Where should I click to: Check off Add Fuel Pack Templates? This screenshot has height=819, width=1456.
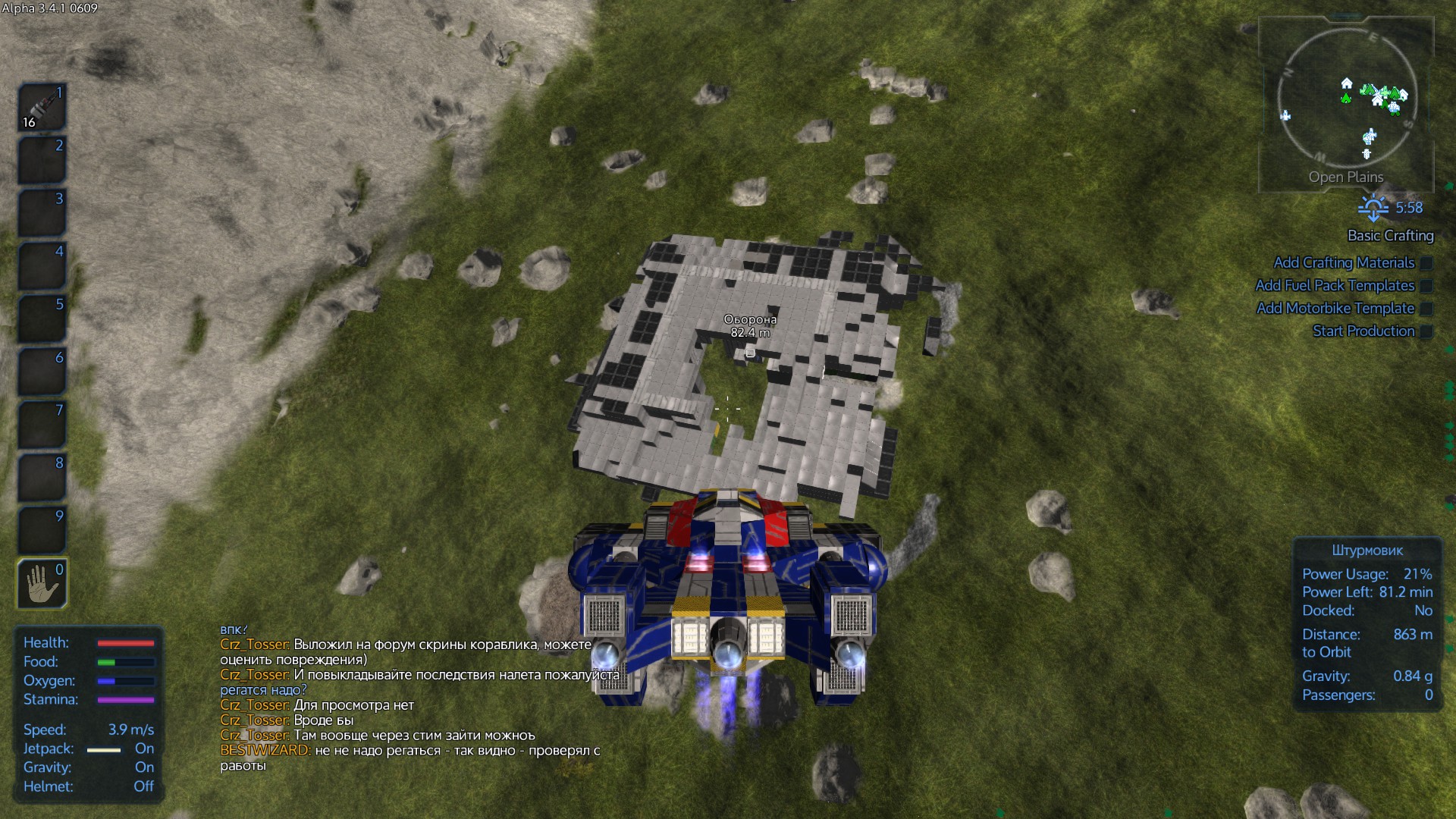click(1426, 286)
